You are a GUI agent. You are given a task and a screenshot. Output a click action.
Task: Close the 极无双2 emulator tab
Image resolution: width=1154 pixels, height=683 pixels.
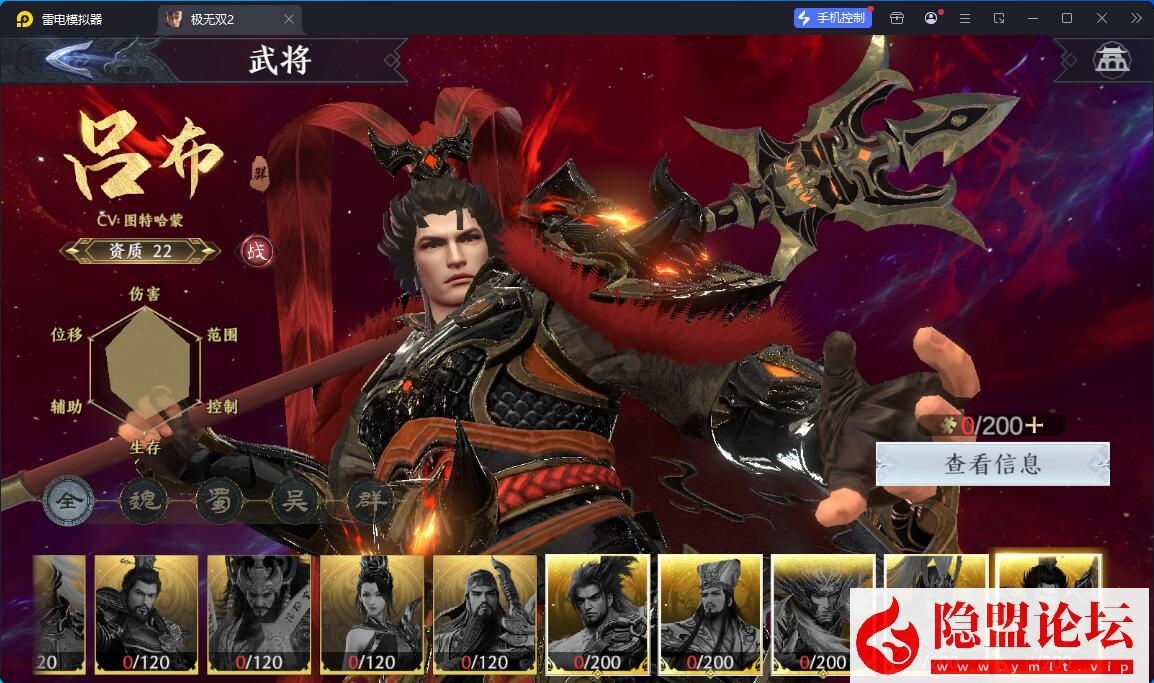pos(289,19)
